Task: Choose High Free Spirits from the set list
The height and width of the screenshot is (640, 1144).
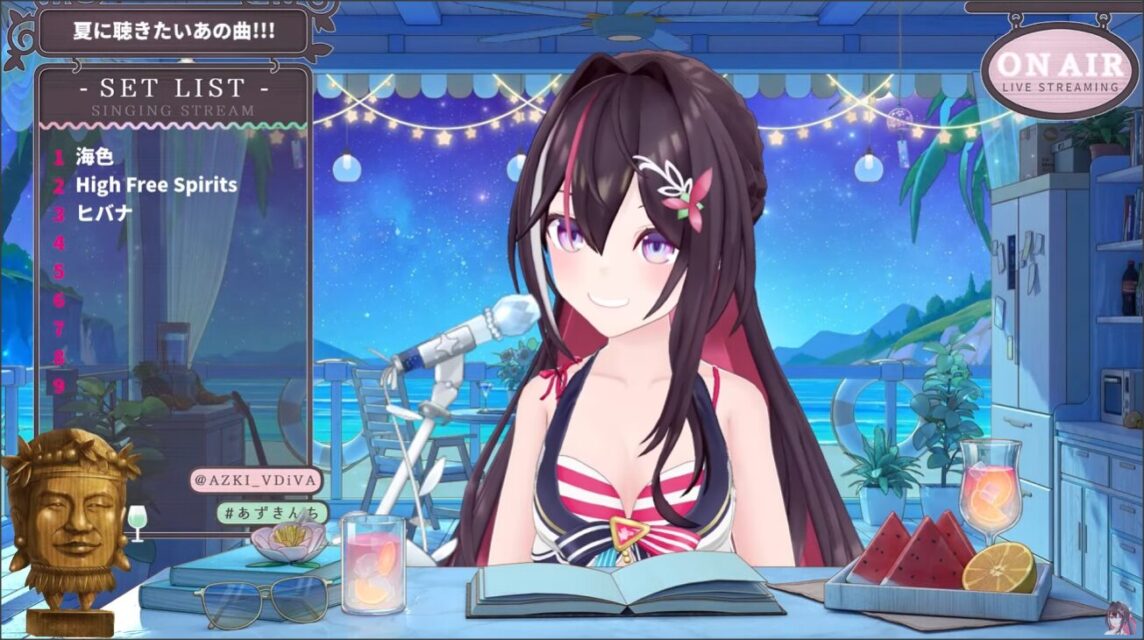Action: 156,185
